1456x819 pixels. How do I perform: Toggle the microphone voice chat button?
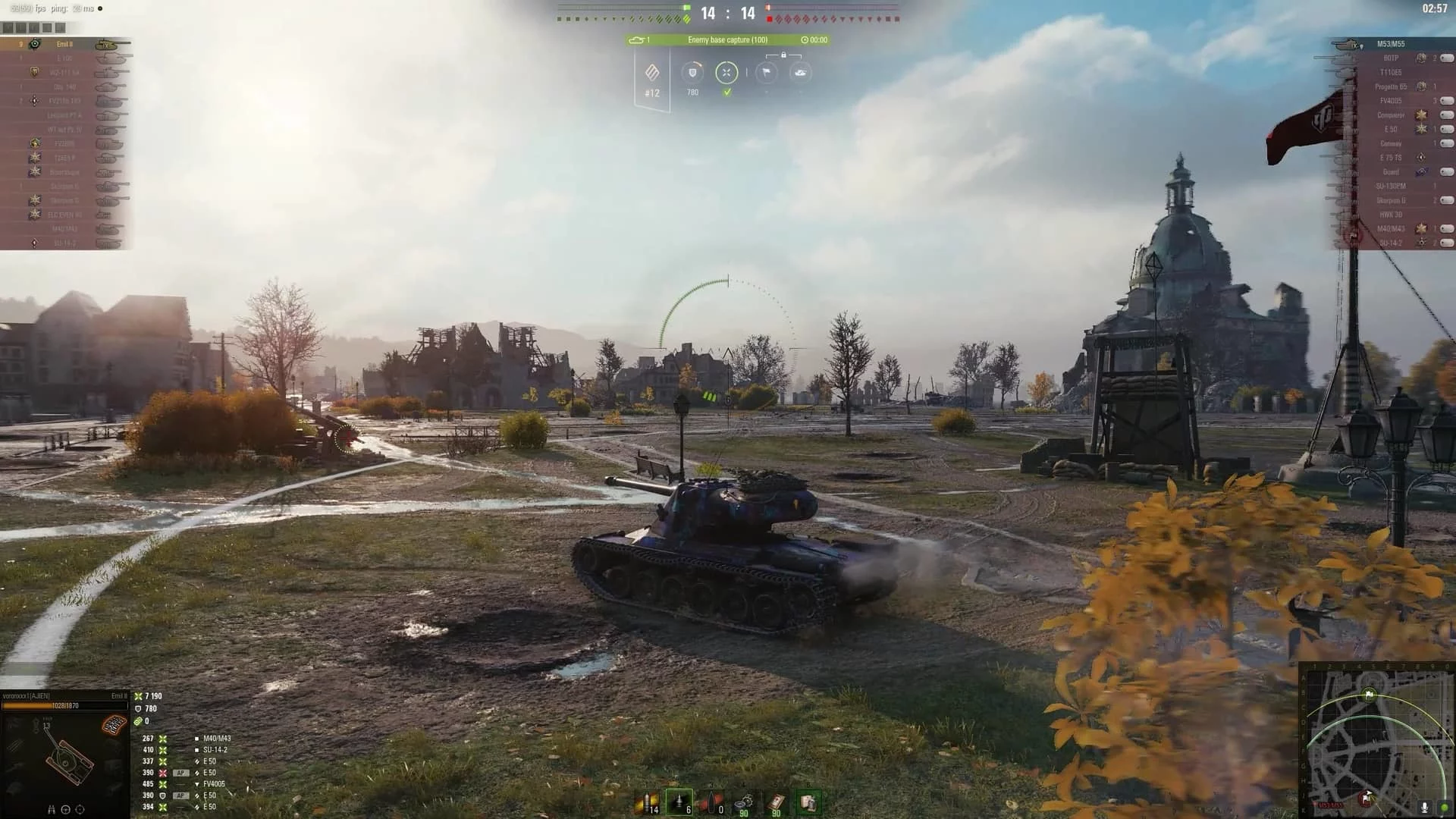point(1424,808)
